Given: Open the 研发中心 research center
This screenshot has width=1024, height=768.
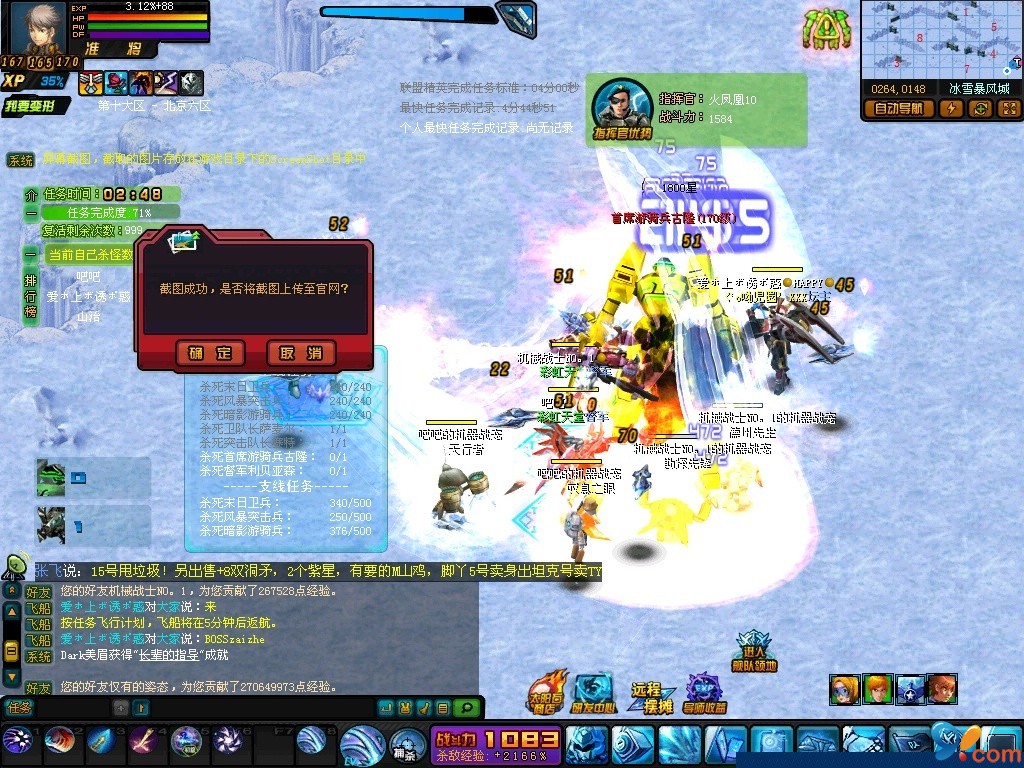Looking at the screenshot, I should tap(593, 692).
